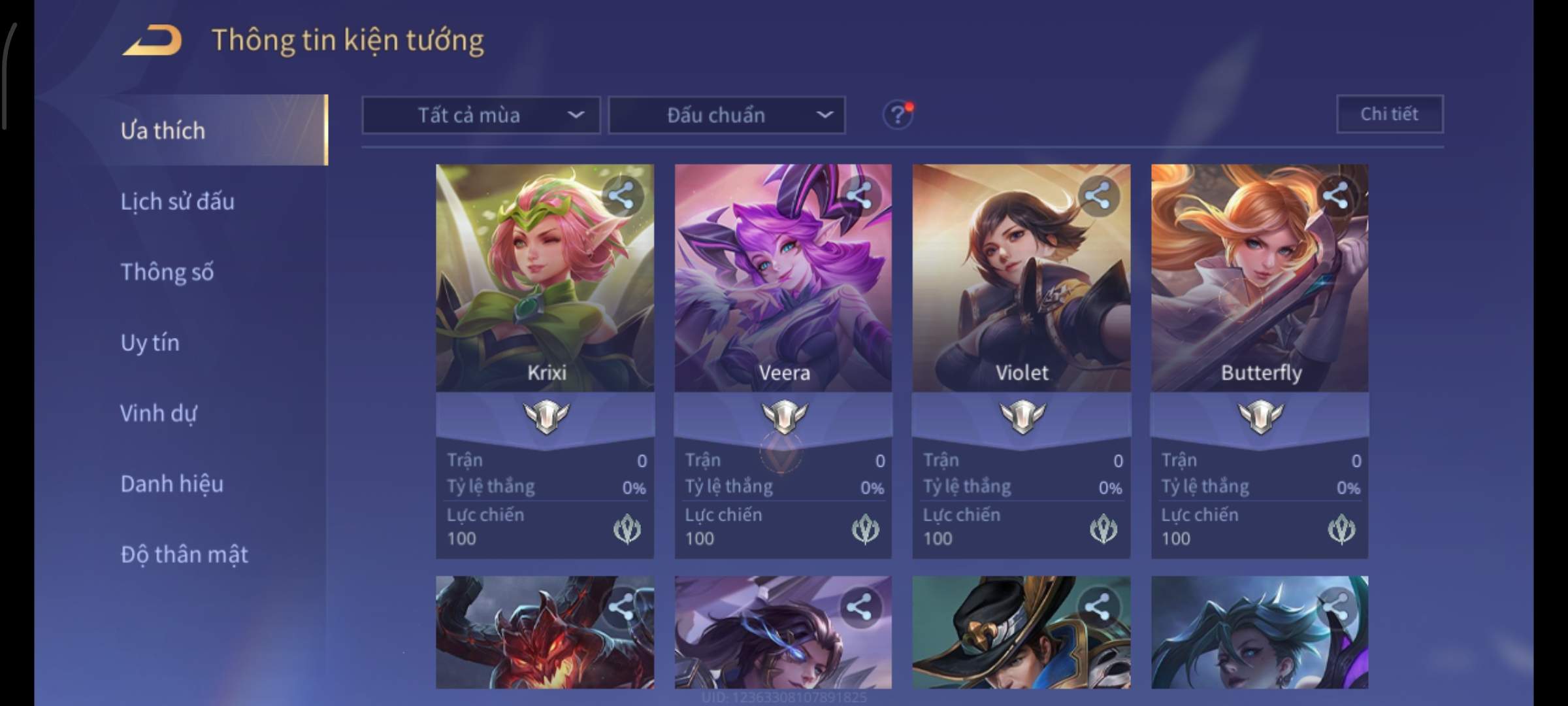The height and width of the screenshot is (706, 1568).
Task: Click the question mark help icon
Action: pyautogui.click(x=897, y=115)
